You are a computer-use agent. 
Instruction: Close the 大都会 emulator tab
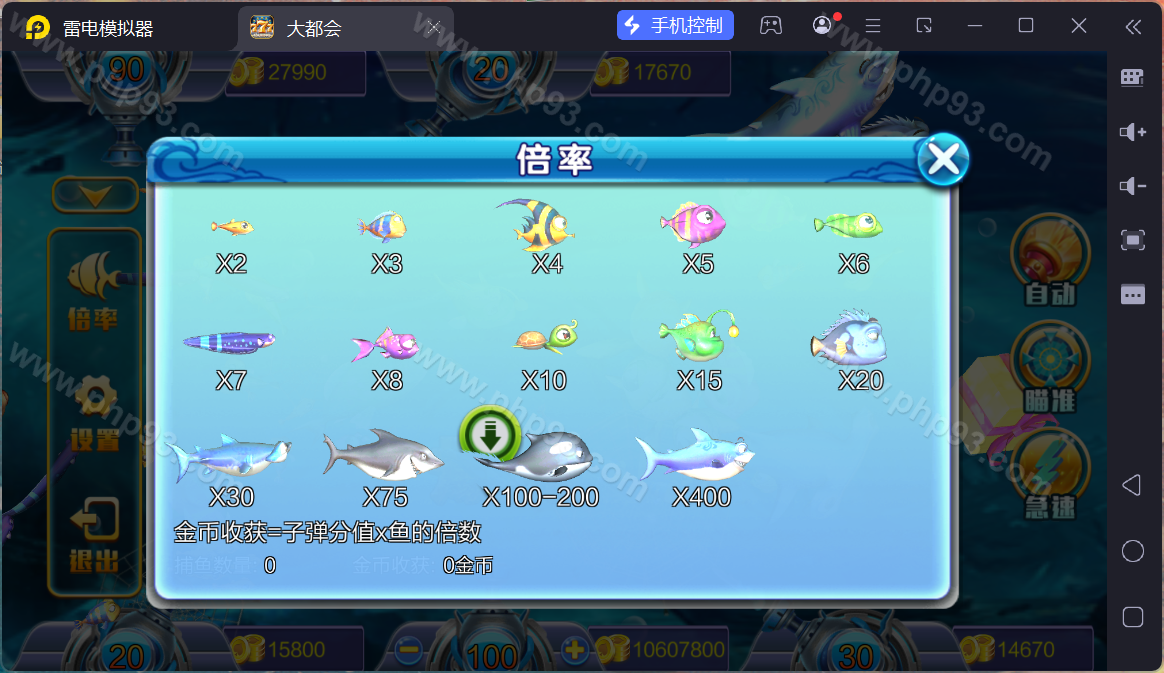click(x=434, y=27)
